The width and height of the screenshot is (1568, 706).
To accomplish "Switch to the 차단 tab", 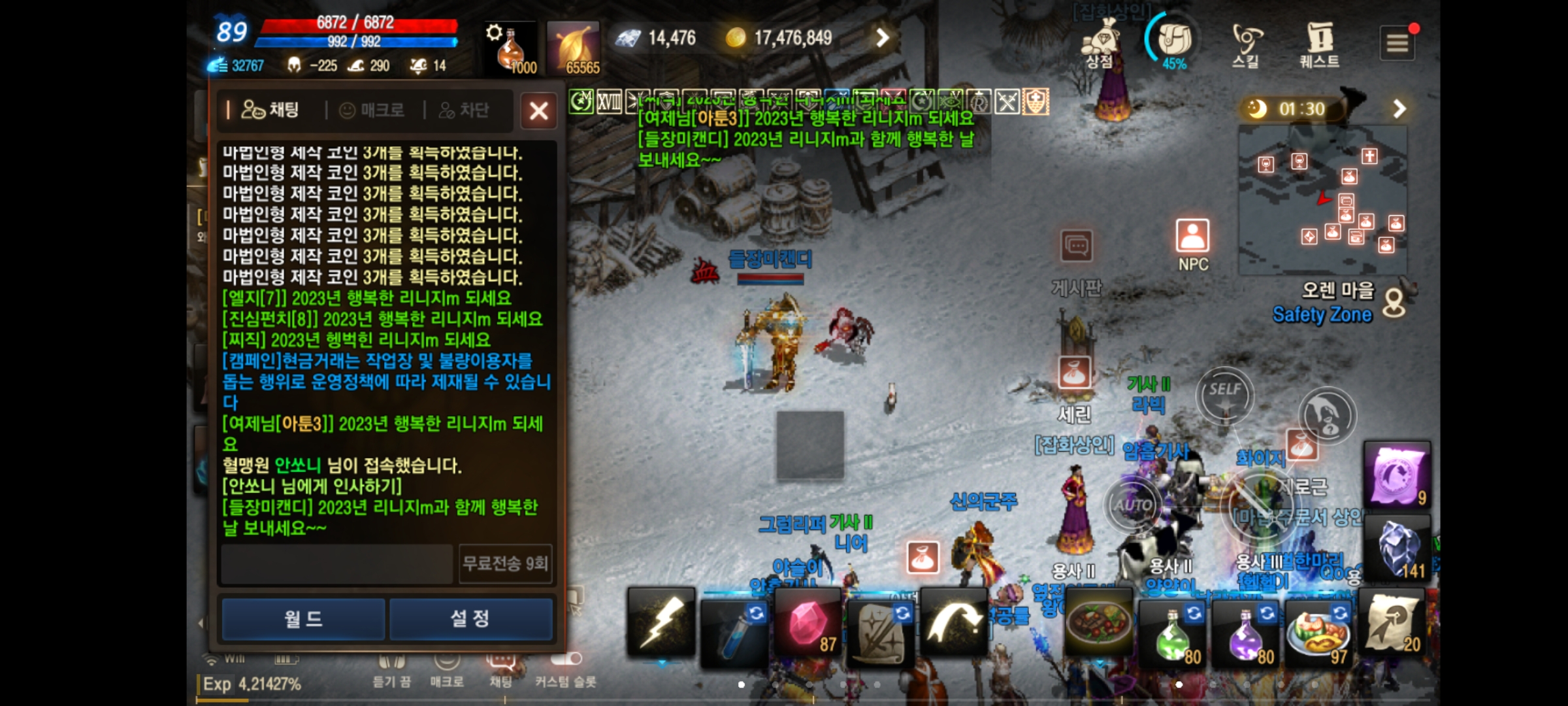I will tap(465, 110).
